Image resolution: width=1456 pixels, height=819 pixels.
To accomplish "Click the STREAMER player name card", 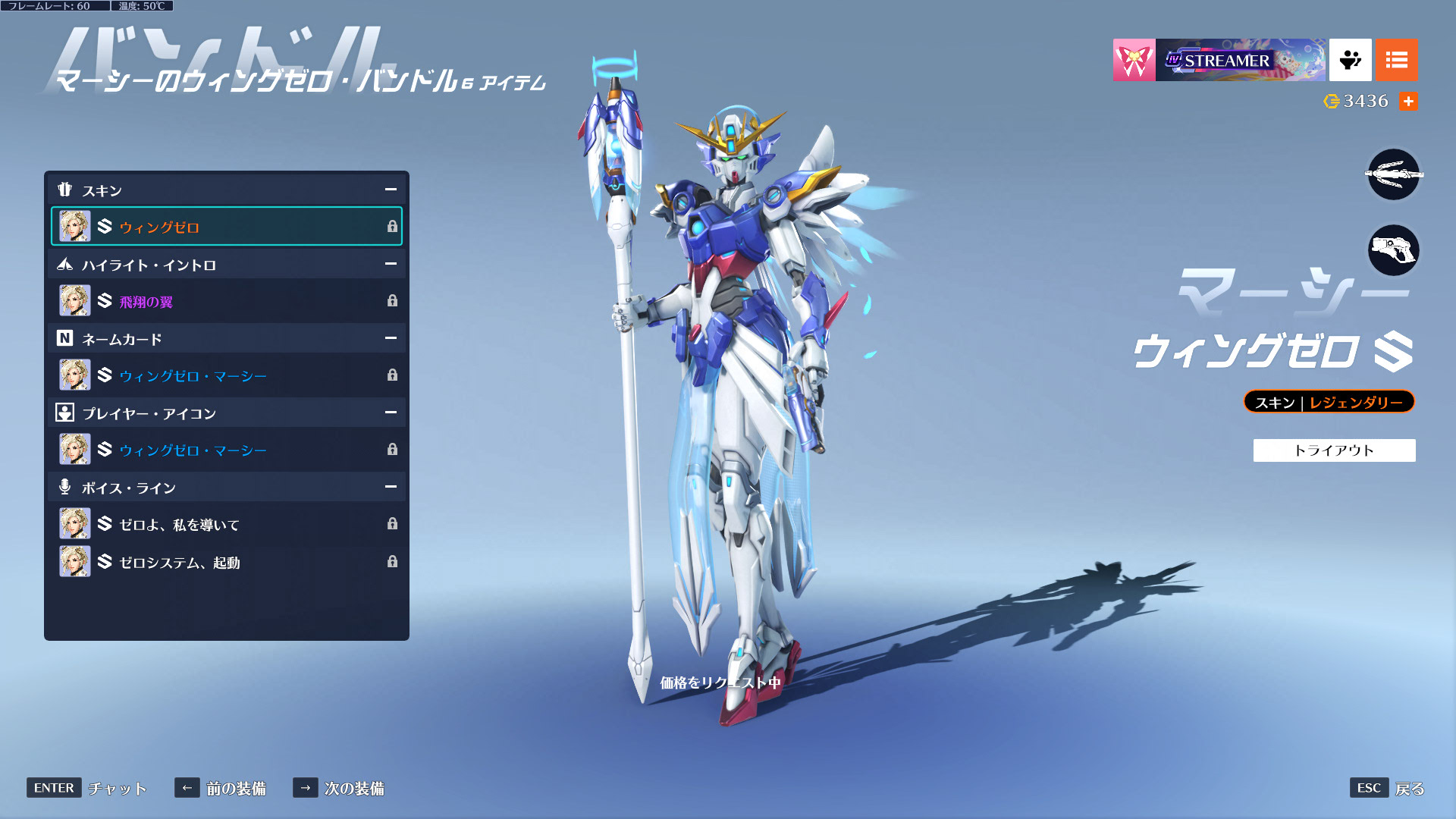I will click(1241, 60).
